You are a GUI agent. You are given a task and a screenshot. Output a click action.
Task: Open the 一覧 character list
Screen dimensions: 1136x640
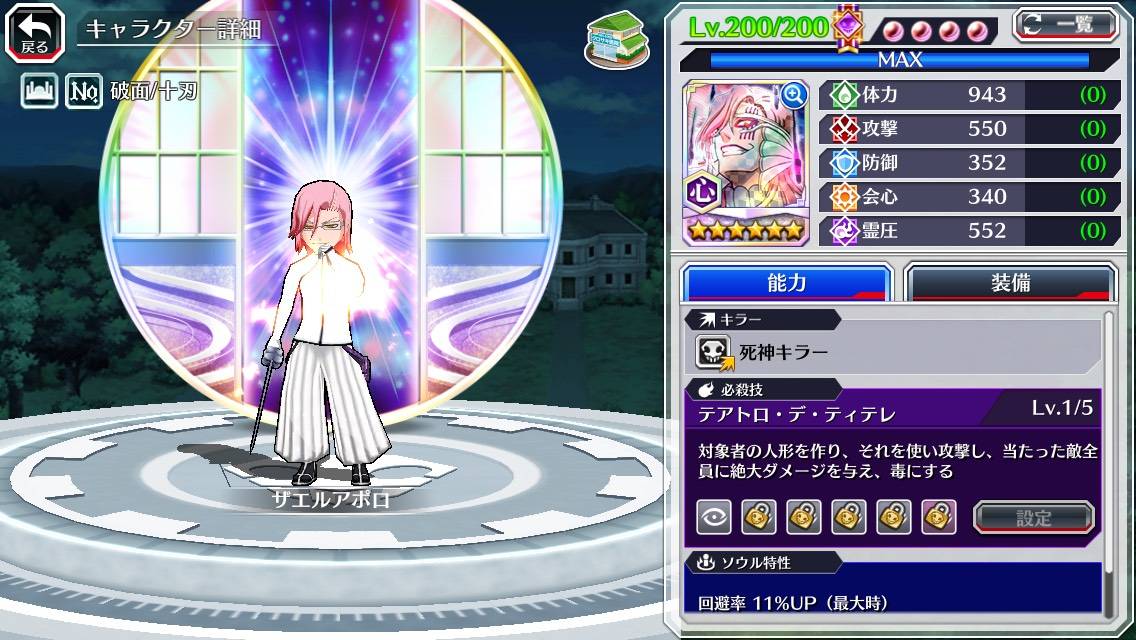pos(1067,25)
